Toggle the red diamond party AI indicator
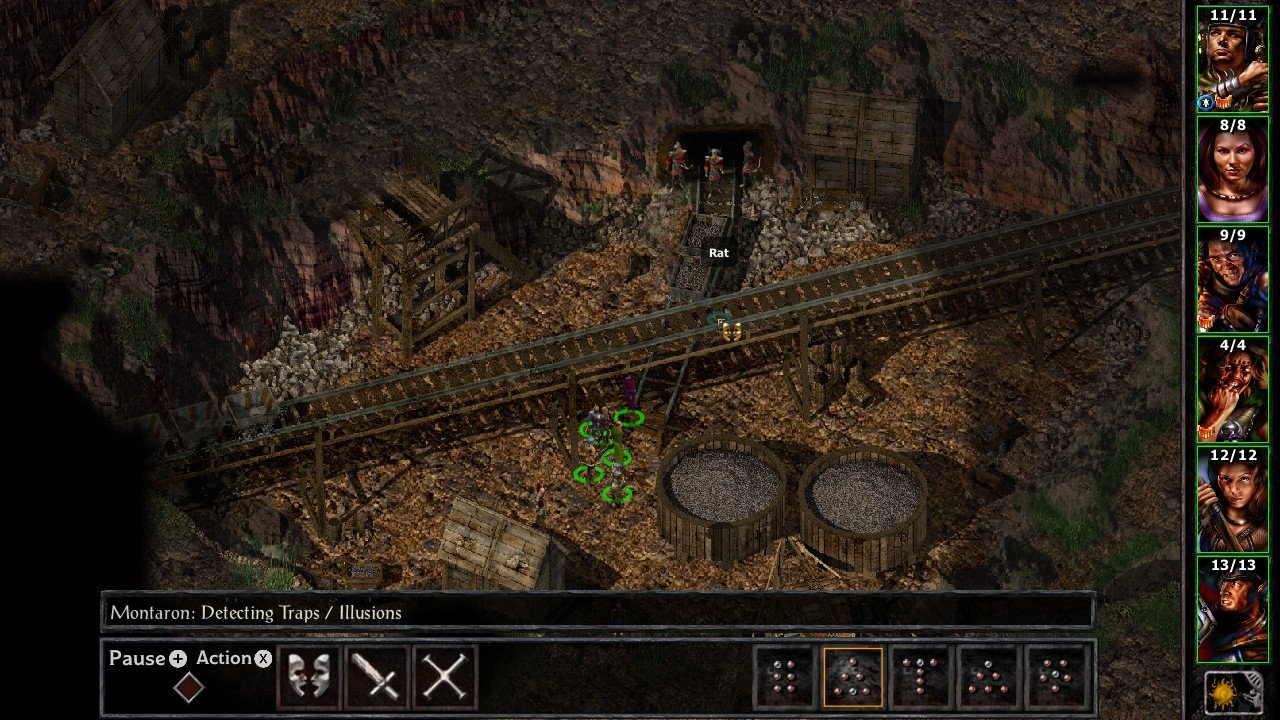This screenshot has width=1280, height=720. tap(189, 688)
